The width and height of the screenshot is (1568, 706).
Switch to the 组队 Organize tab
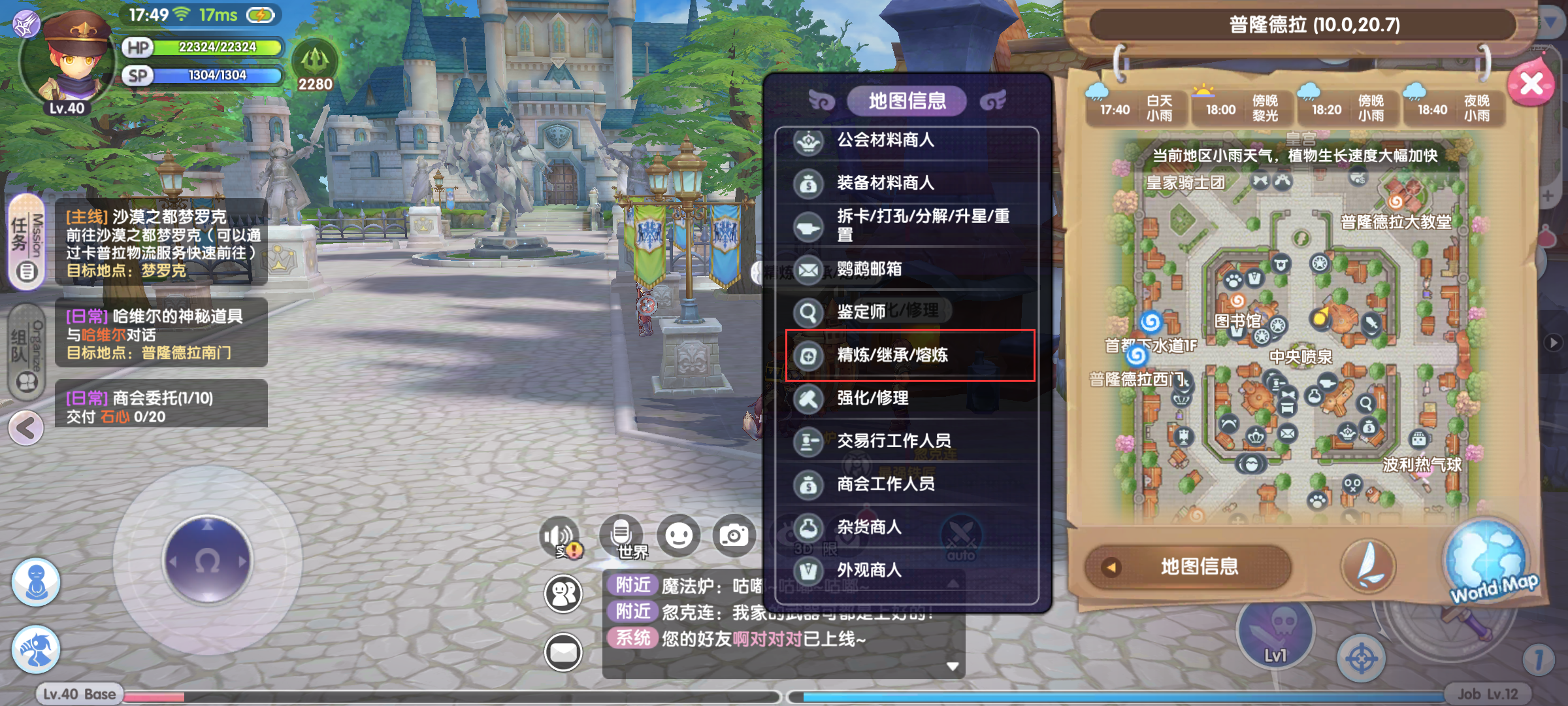coord(25,350)
